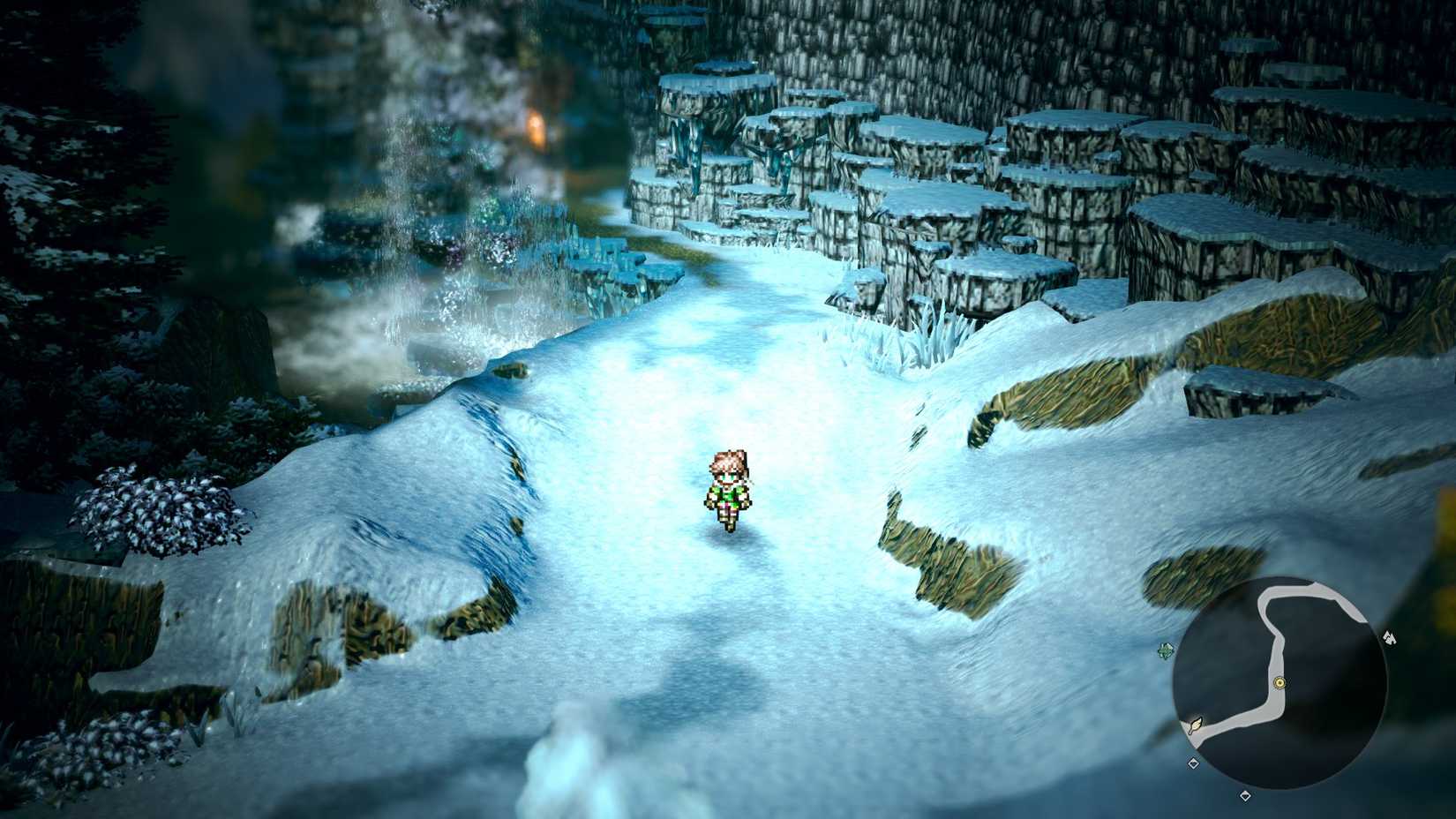Screen dimensions: 1456x819
Task: Click the green gateway icon beside the minimap
Action: [1165, 651]
